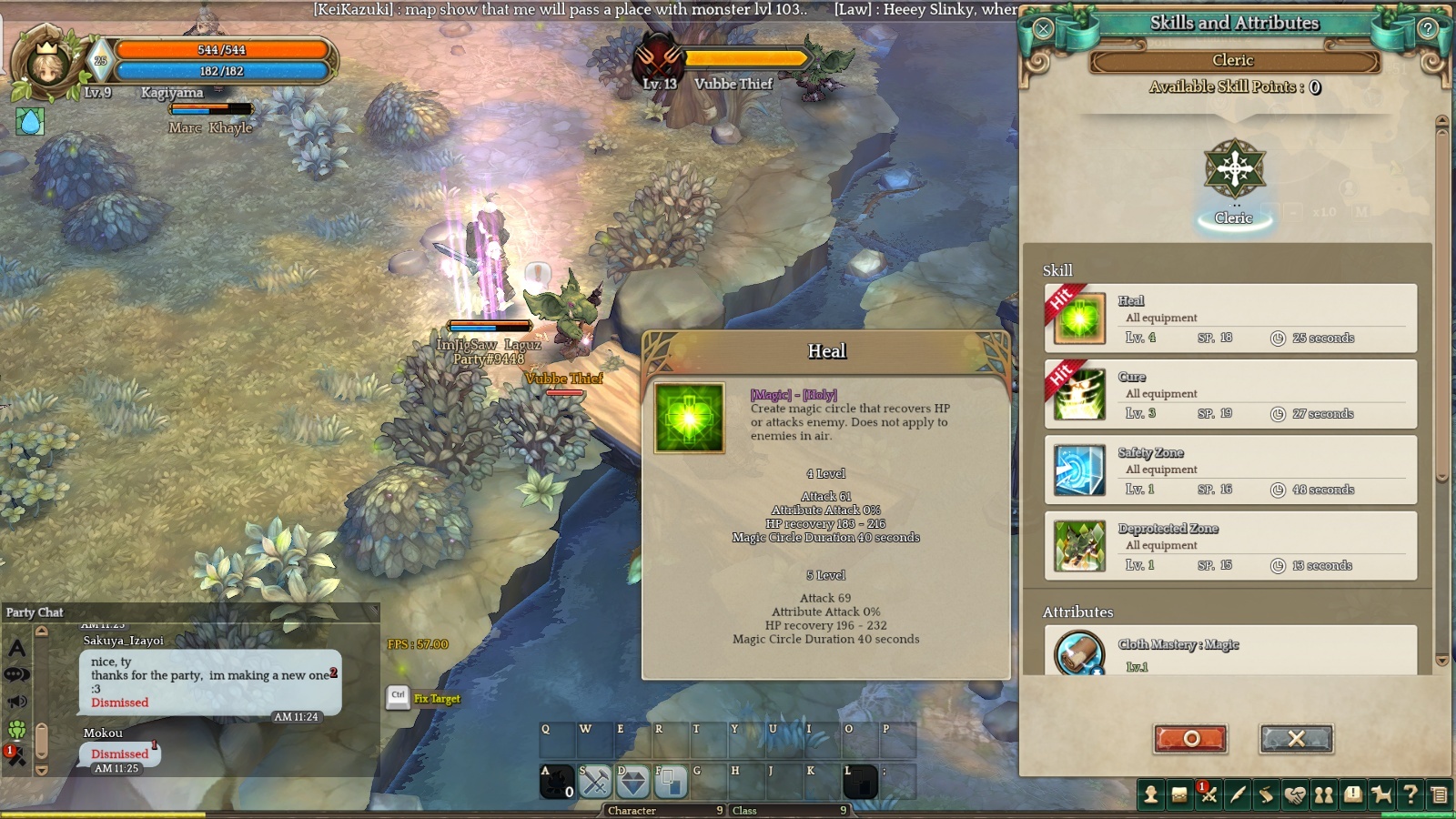Viewport: 1456px width, 819px height.
Task: Cancel skill changes with the grey X button
Action: click(x=1296, y=738)
